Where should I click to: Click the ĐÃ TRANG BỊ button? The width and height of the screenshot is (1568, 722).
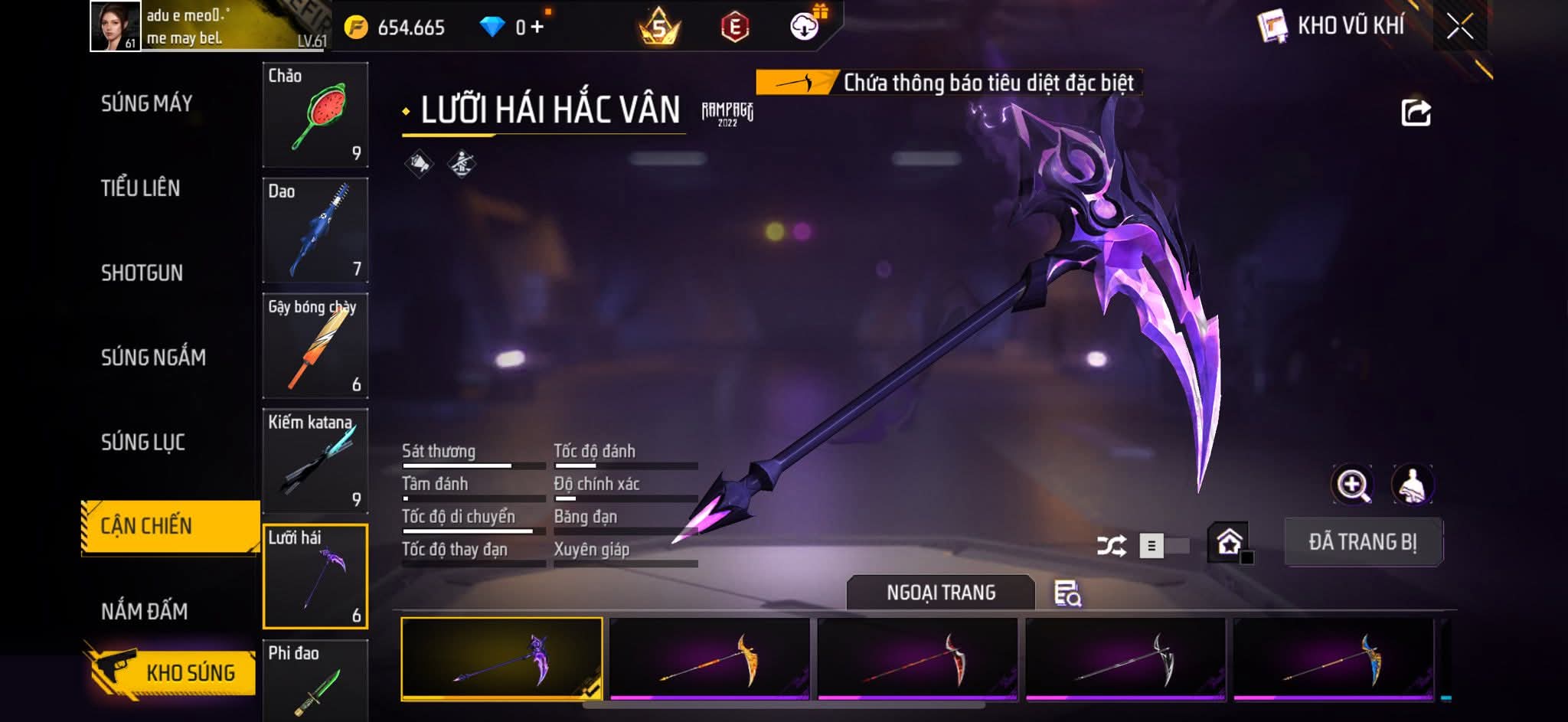tap(1363, 542)
